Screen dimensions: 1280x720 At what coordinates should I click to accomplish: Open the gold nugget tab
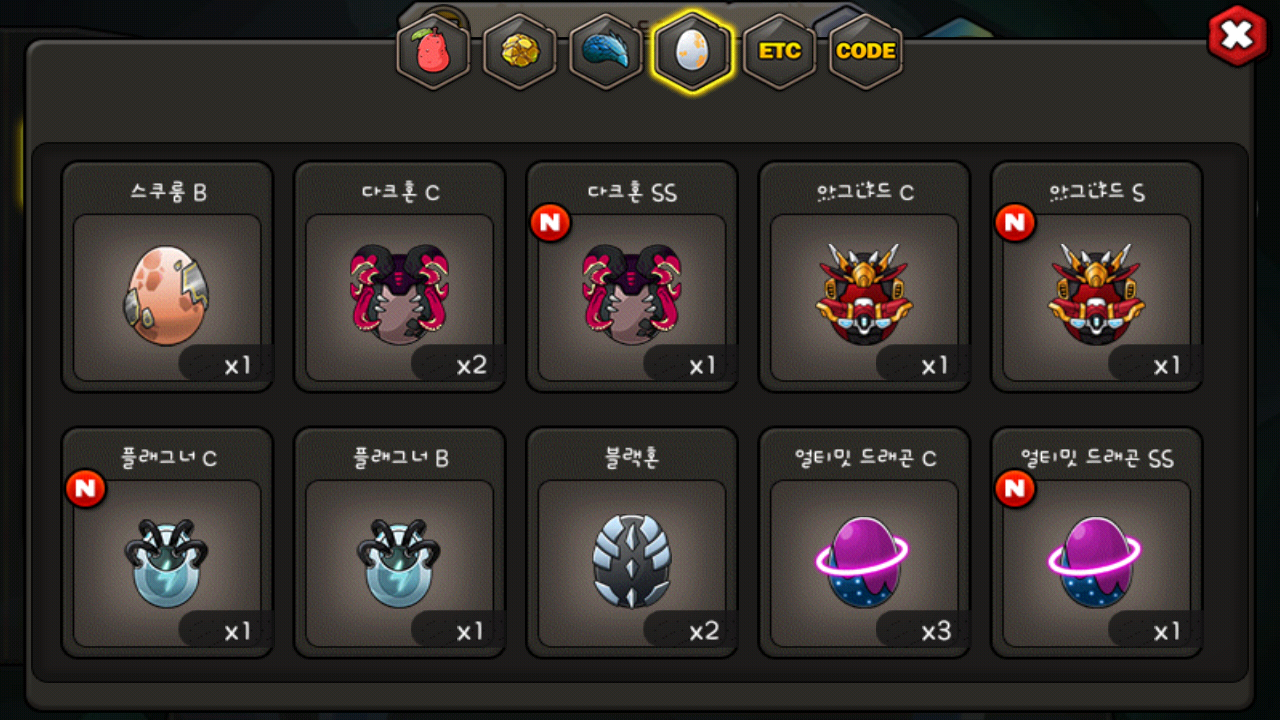pos(519,52)
